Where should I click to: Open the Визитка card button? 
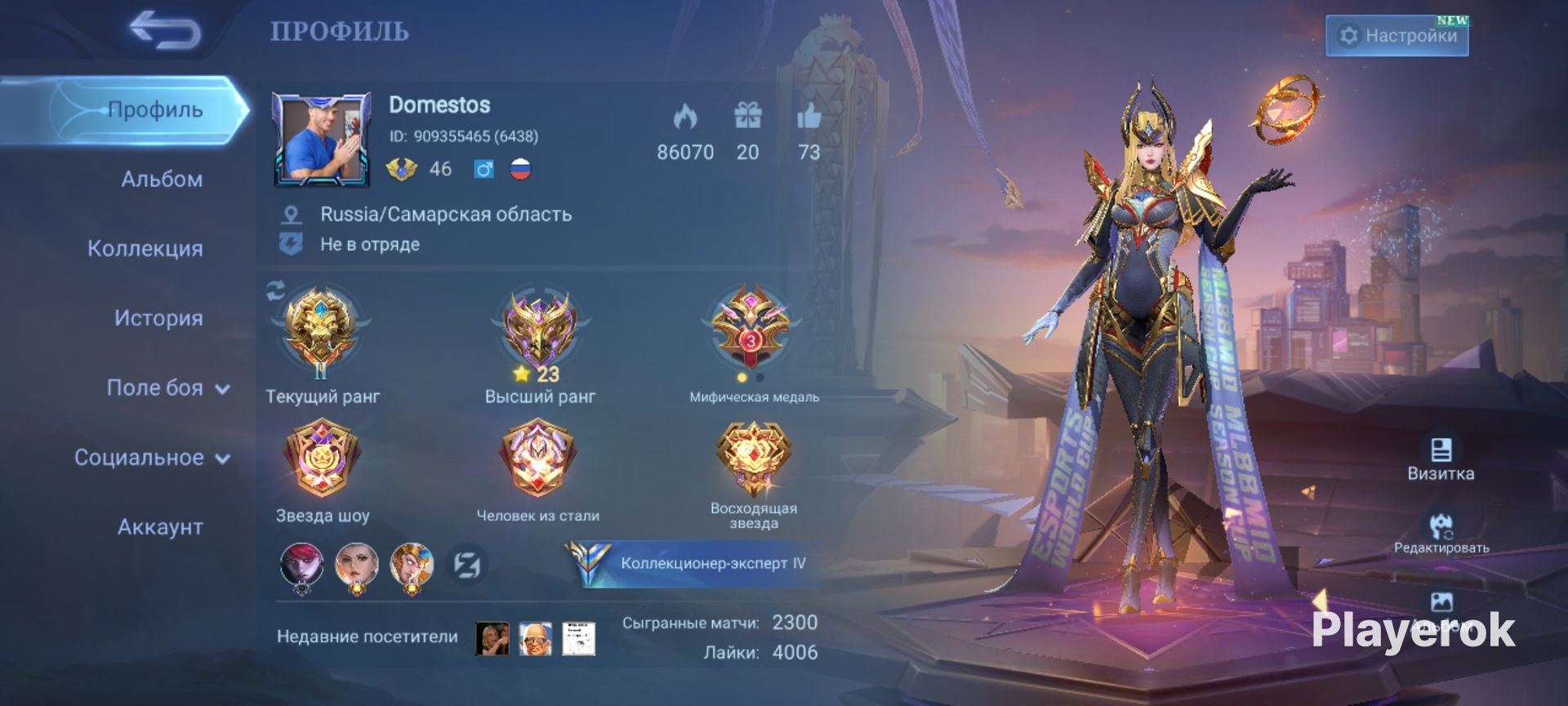point(1441,458)
